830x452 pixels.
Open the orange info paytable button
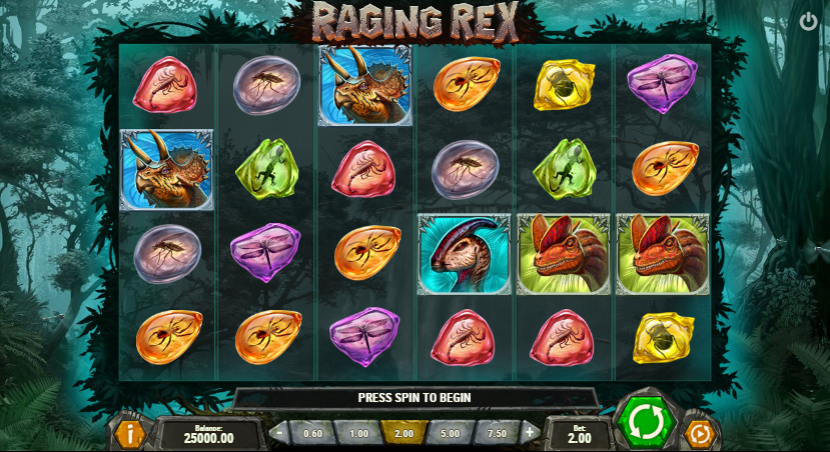[129, 433]
